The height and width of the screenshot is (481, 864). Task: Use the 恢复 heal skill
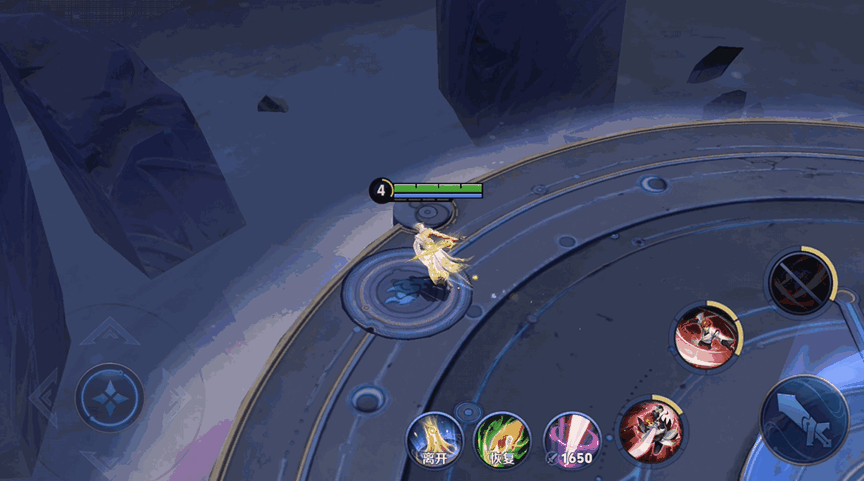coord(501,440)
